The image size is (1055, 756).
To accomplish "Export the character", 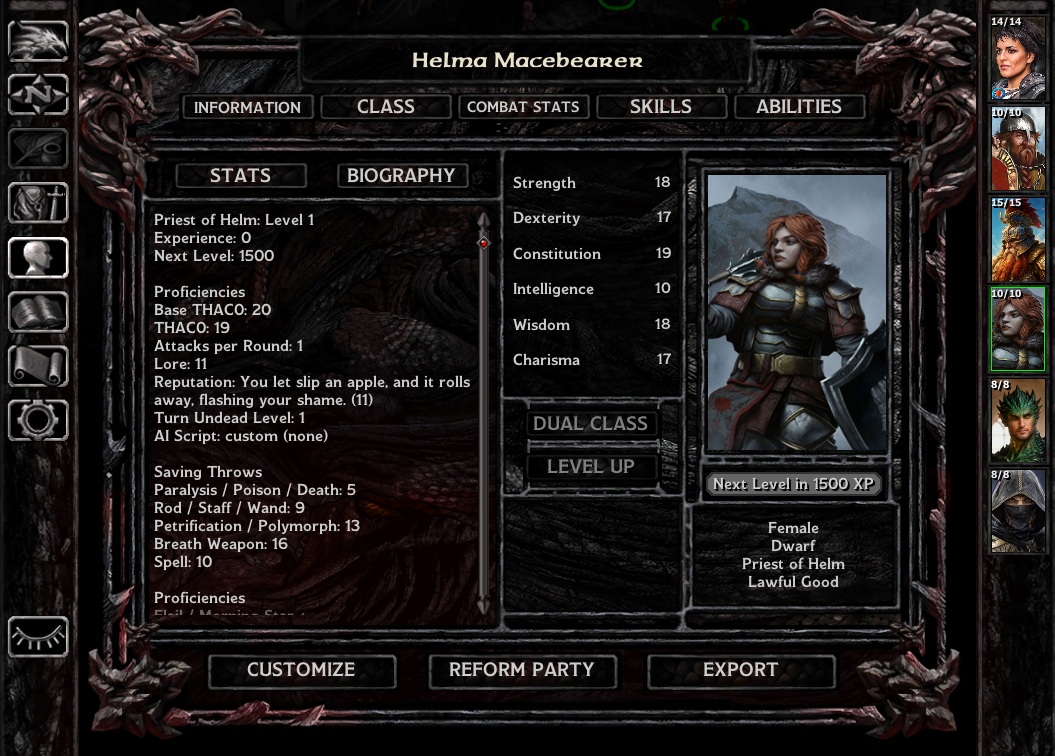I will point(740,670).
